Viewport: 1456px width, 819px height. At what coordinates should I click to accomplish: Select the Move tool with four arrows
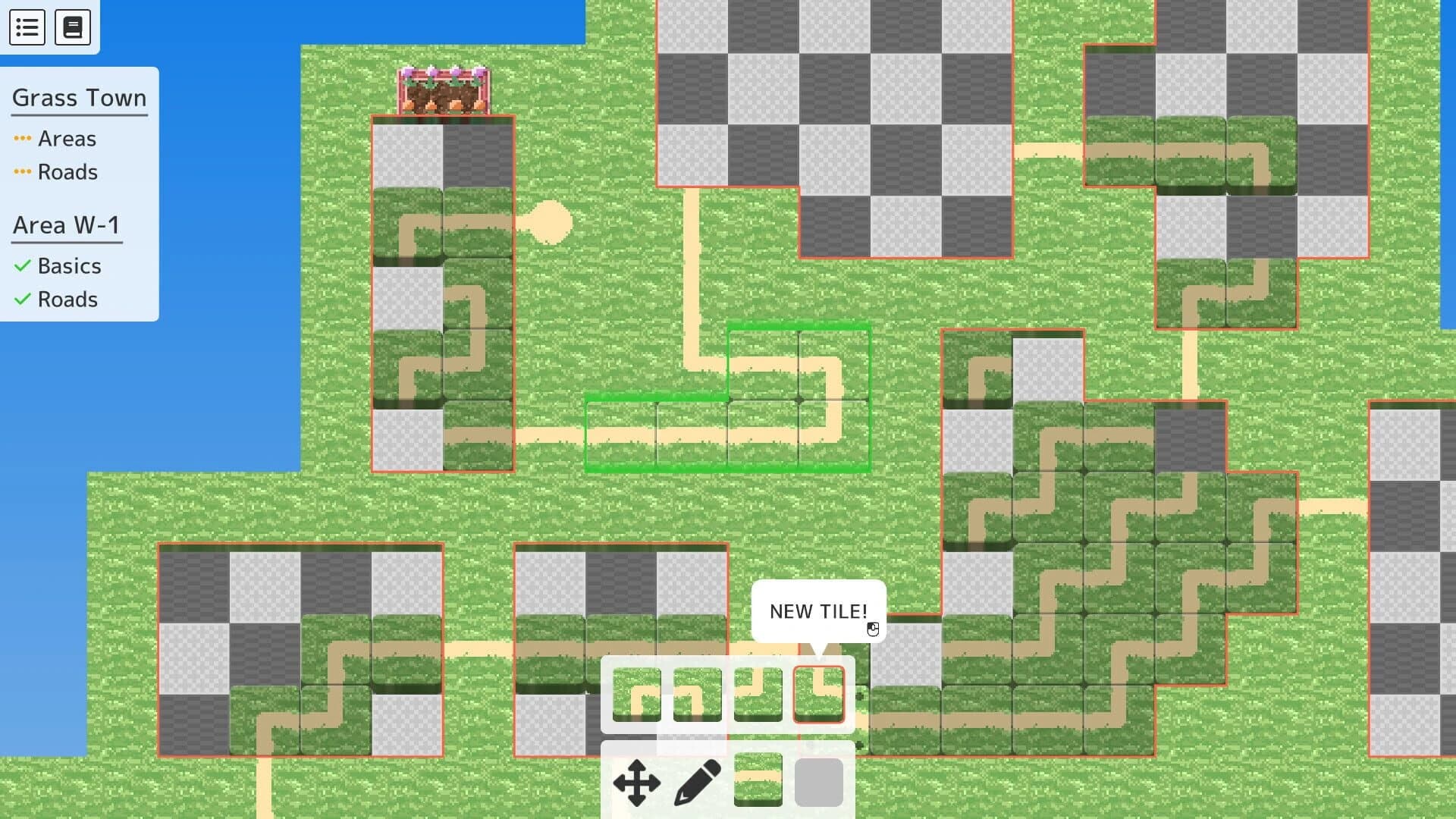click(x=638, y=783)
